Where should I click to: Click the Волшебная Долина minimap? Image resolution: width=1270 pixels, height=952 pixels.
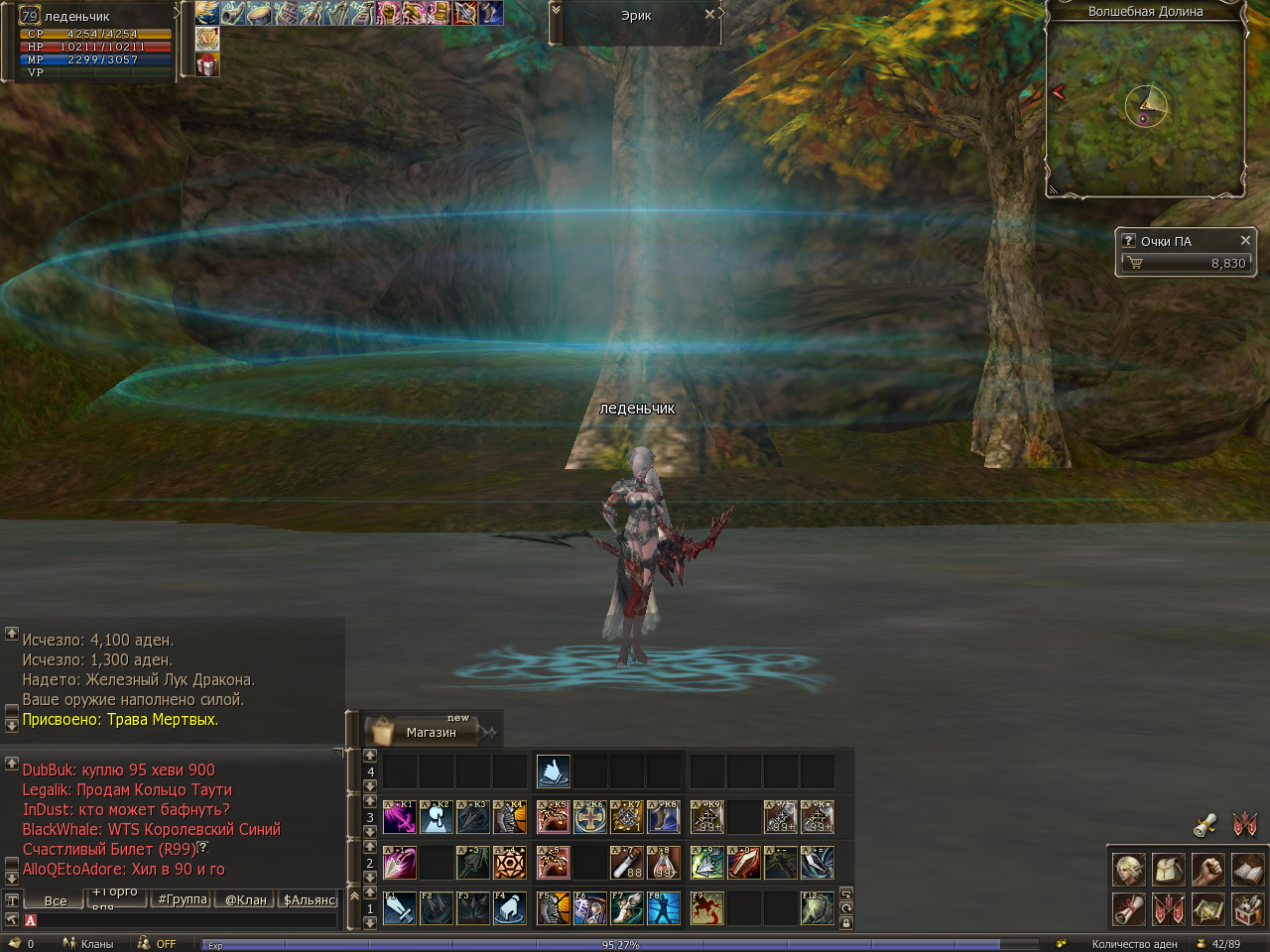point(1145,107)
